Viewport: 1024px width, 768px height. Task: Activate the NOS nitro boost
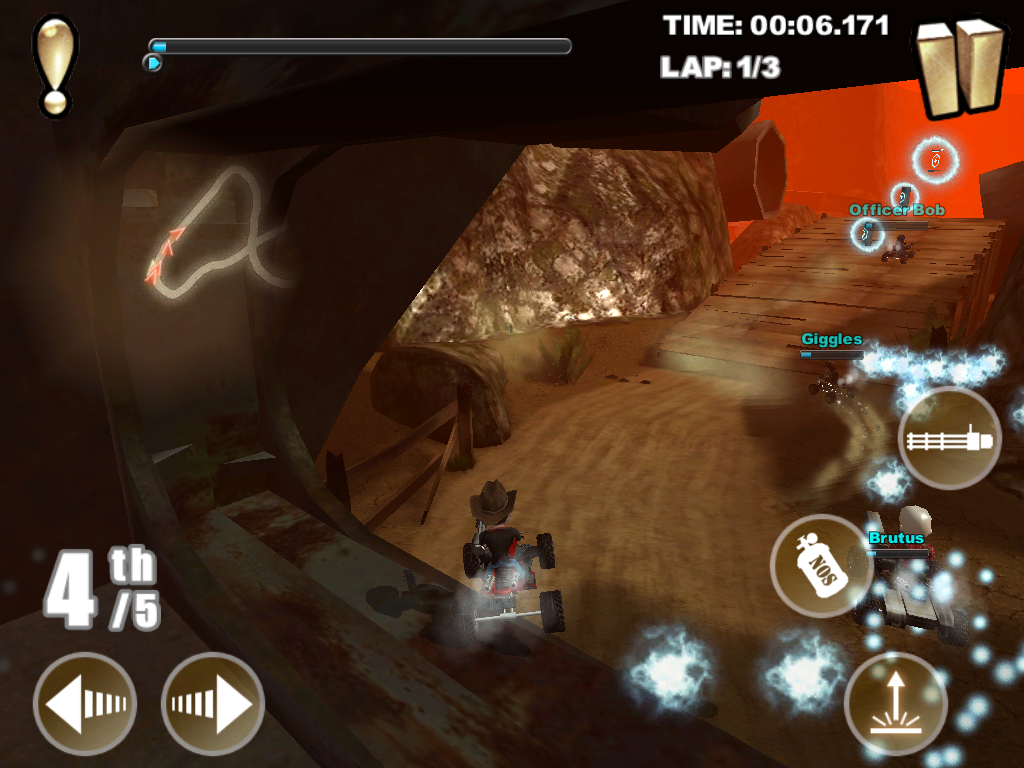(821, 565)
